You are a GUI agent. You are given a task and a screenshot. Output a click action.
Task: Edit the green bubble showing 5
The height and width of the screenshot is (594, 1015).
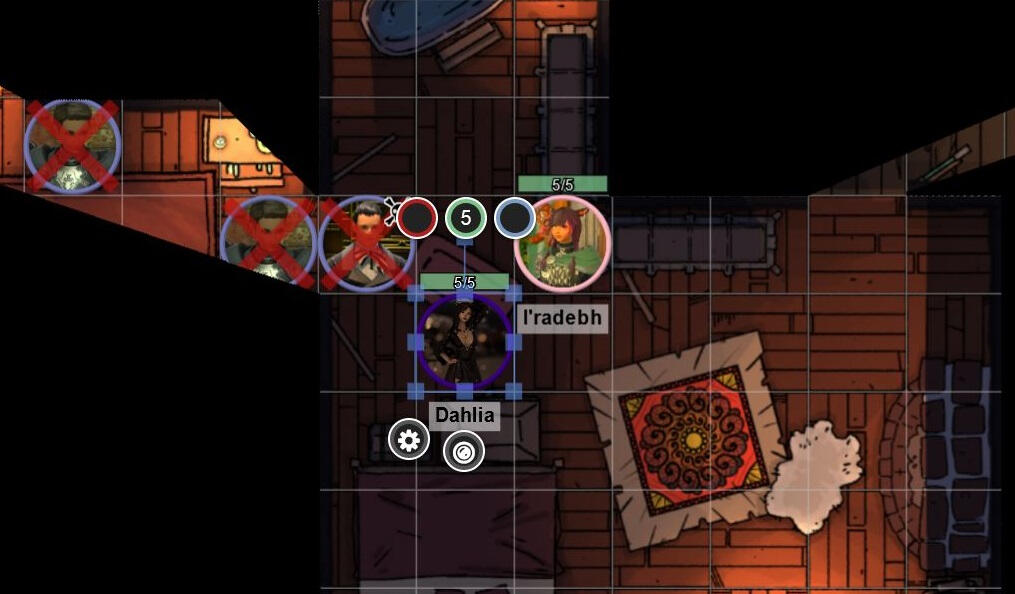tap(465, 218)
